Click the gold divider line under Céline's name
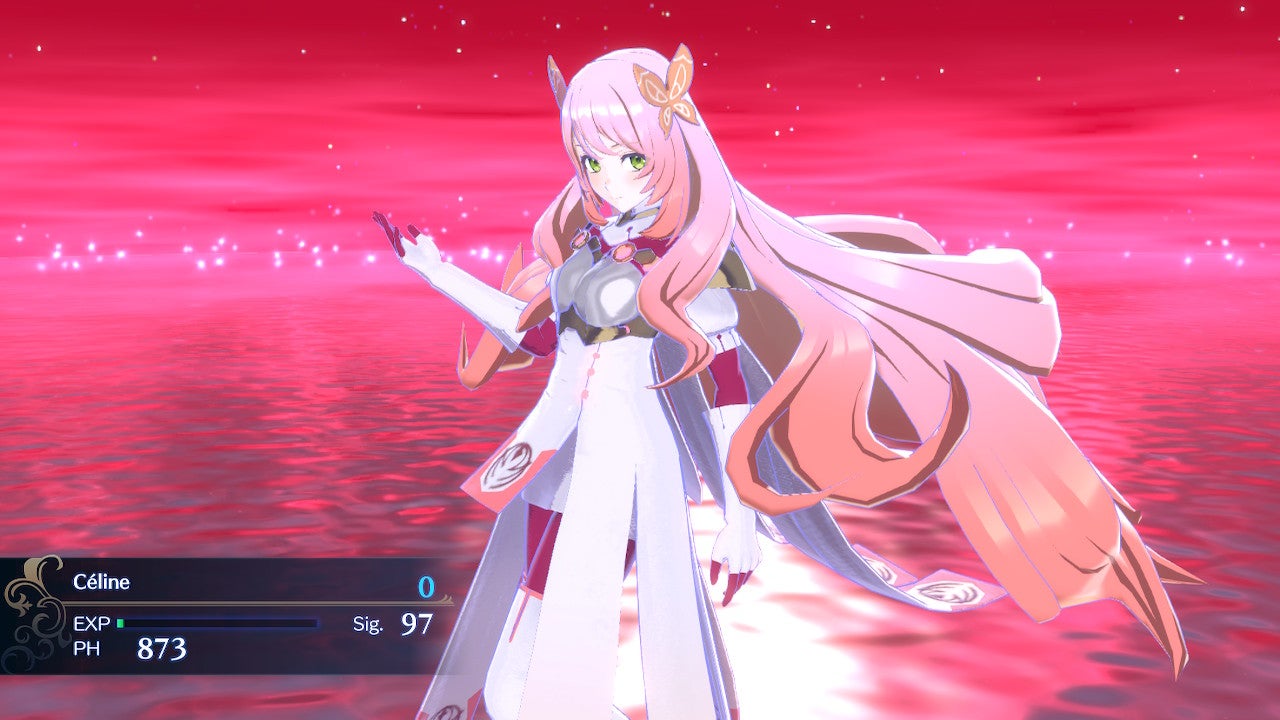Screen dimensions: 1280x720 250,603
